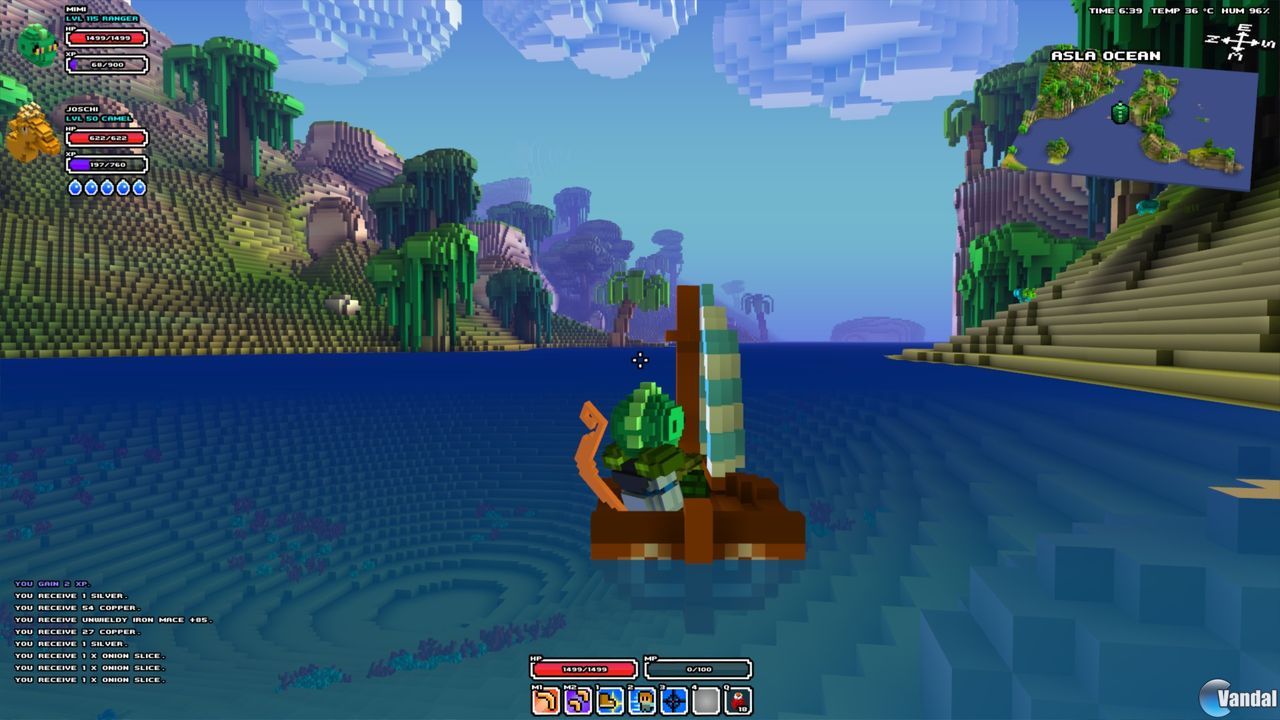The width and height of the screenshot is (1280, 720).
Task: Toggle the empty skill slot 4
Action: point(705,700)
